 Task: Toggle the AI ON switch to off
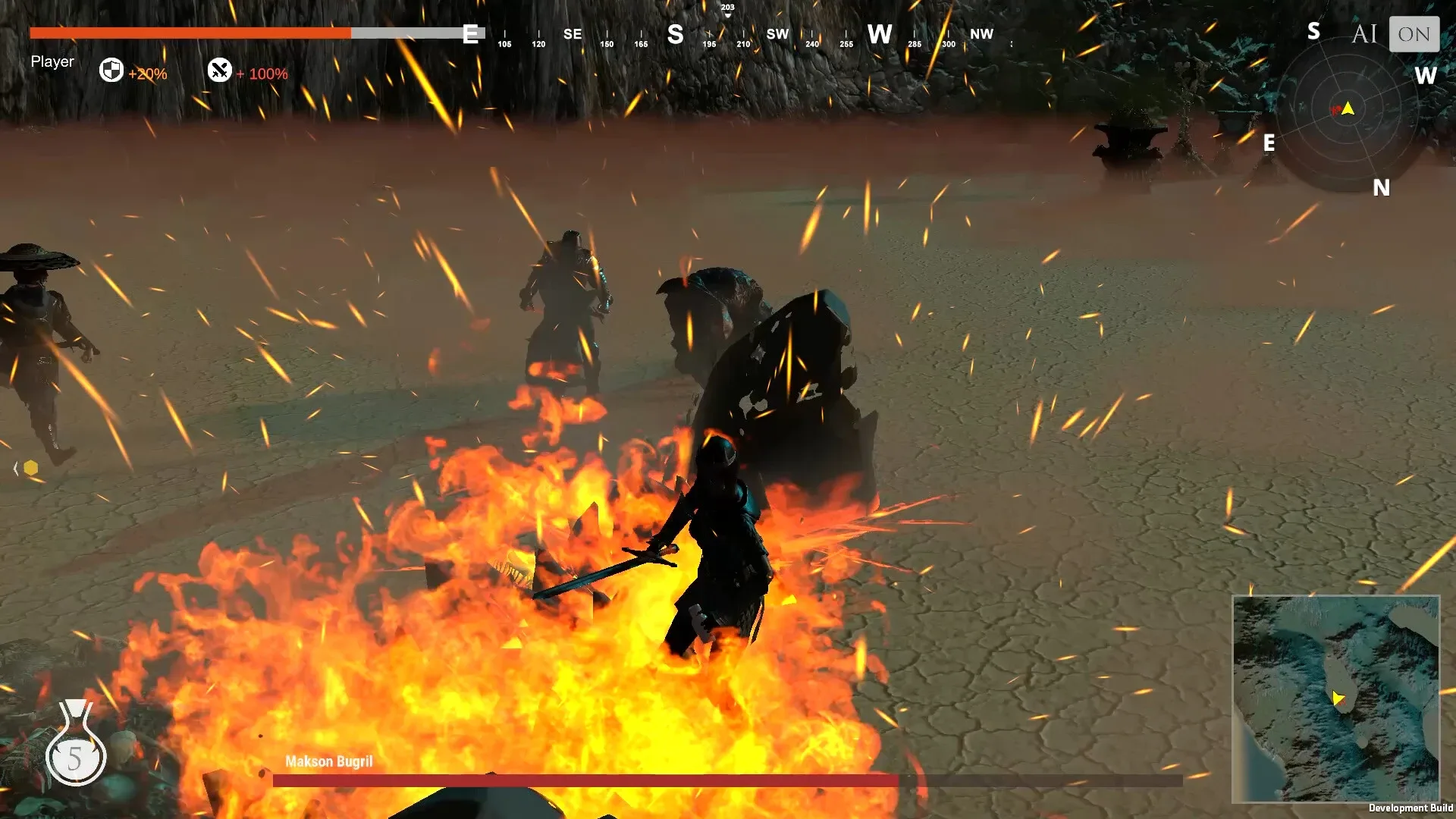tap(1414, 33)
